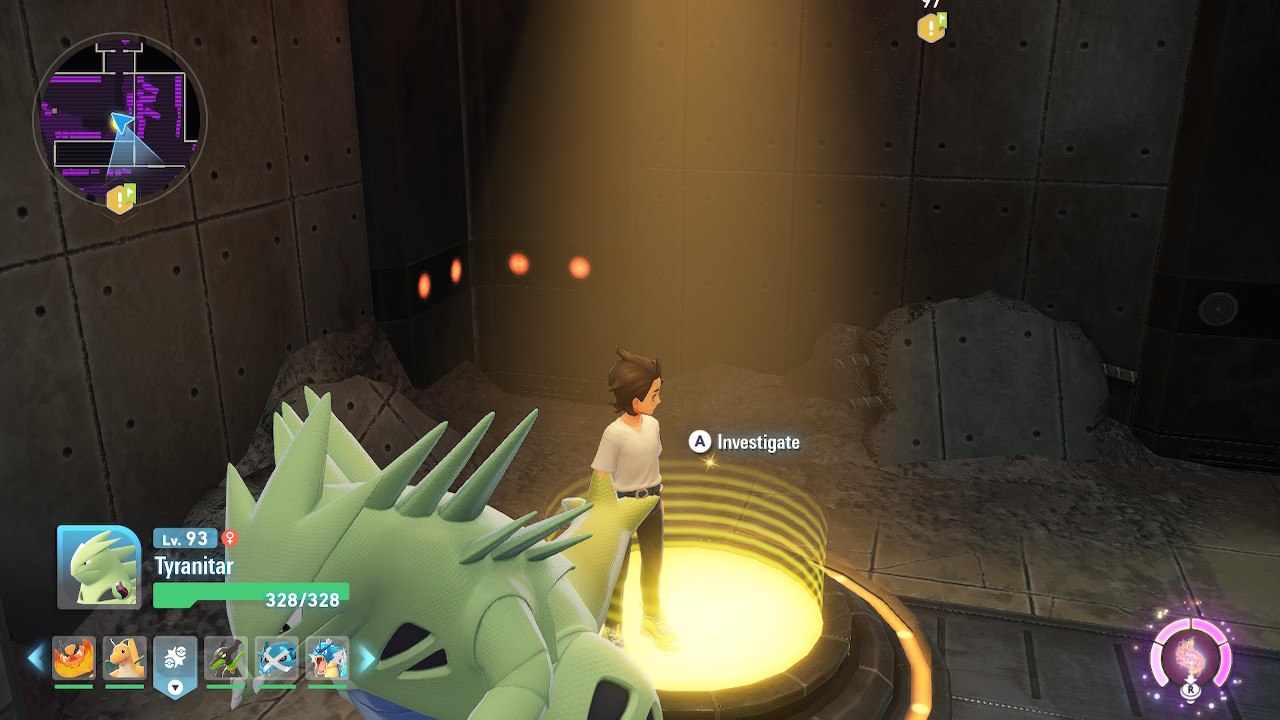Choose the black and green Pokémon party slot
The width and height of the screenshot is (1280, 720).
tap(226, 659)
